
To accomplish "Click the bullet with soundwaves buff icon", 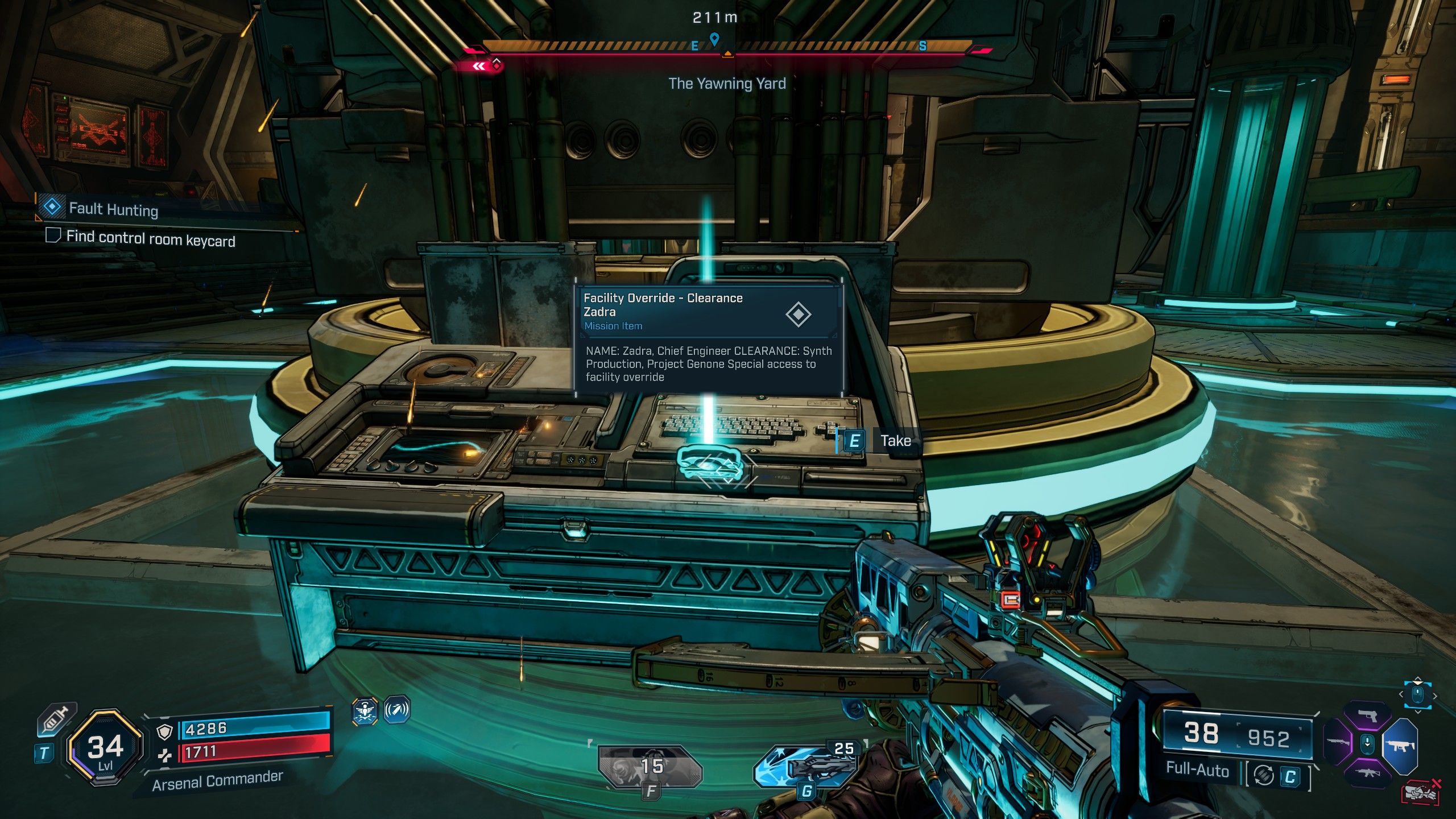I will [x=396, y=710].
